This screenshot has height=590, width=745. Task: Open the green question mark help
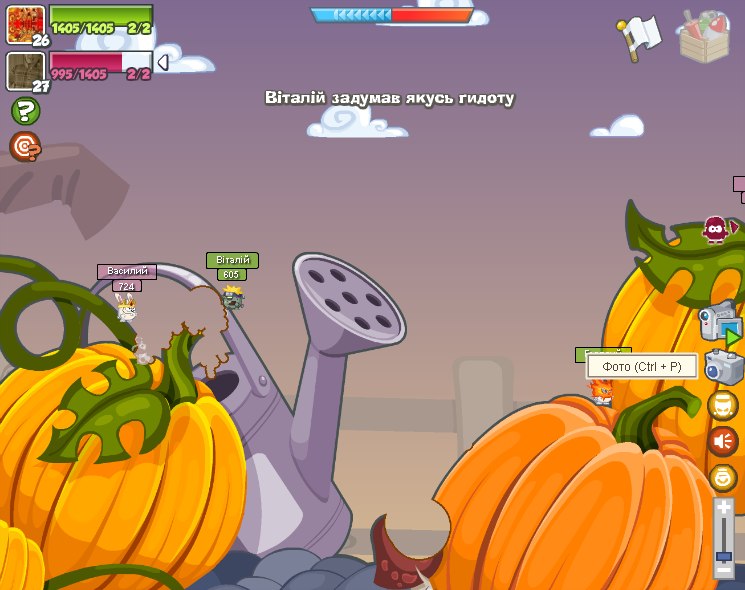tap(25, 111)
